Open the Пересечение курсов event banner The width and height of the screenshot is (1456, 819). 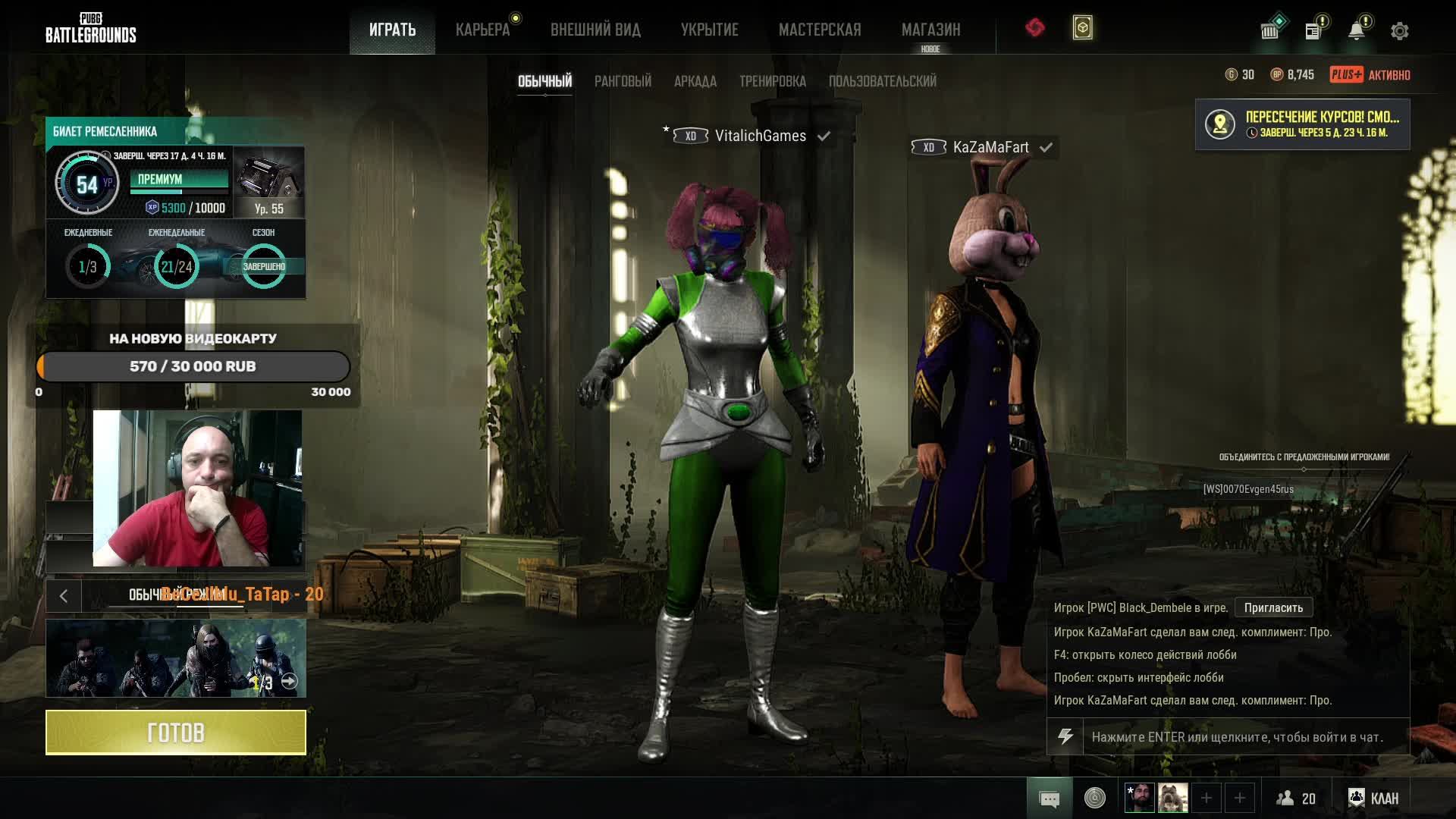tap(1302, 124)
